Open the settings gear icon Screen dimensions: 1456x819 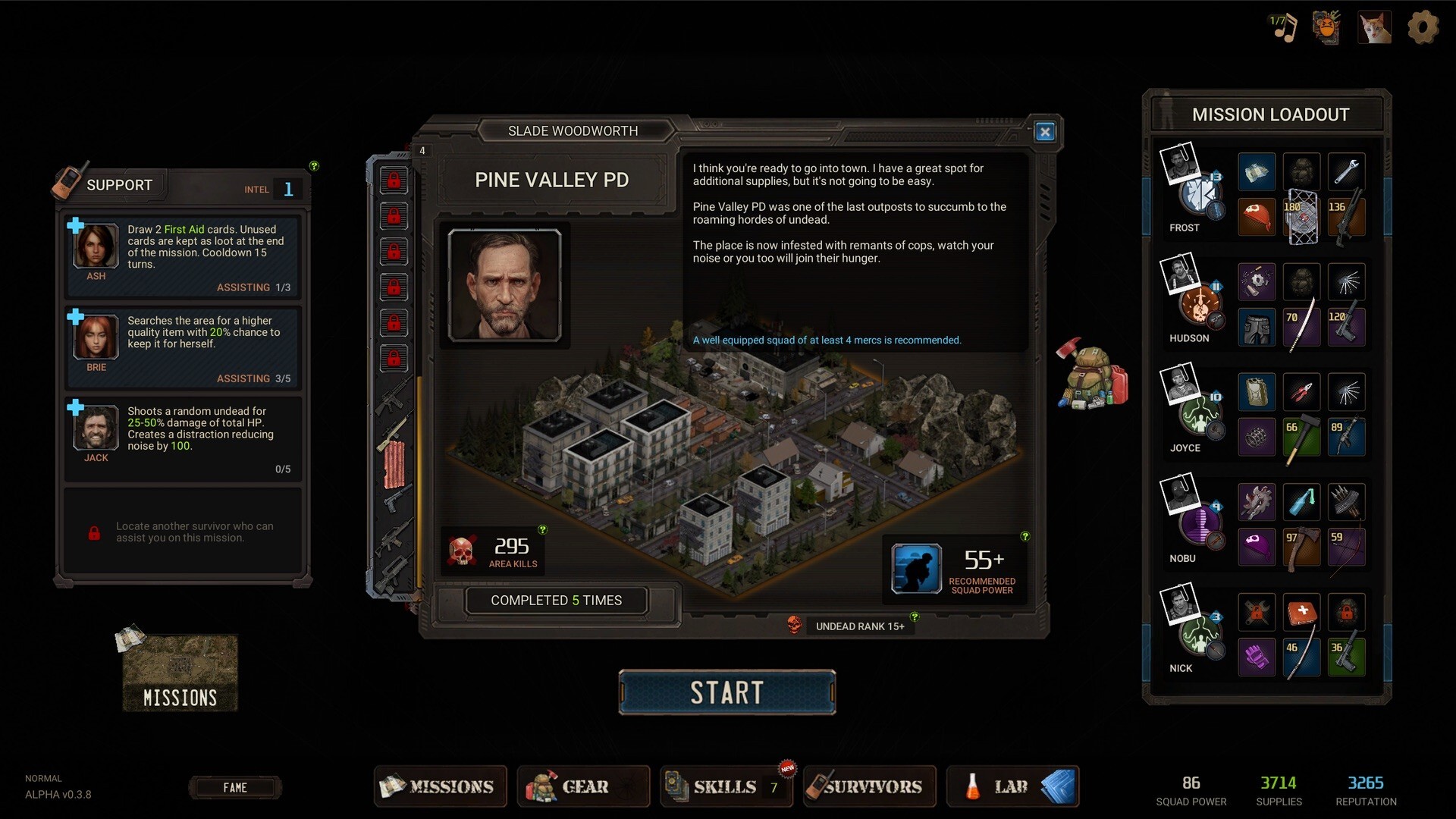(1423, 27)
